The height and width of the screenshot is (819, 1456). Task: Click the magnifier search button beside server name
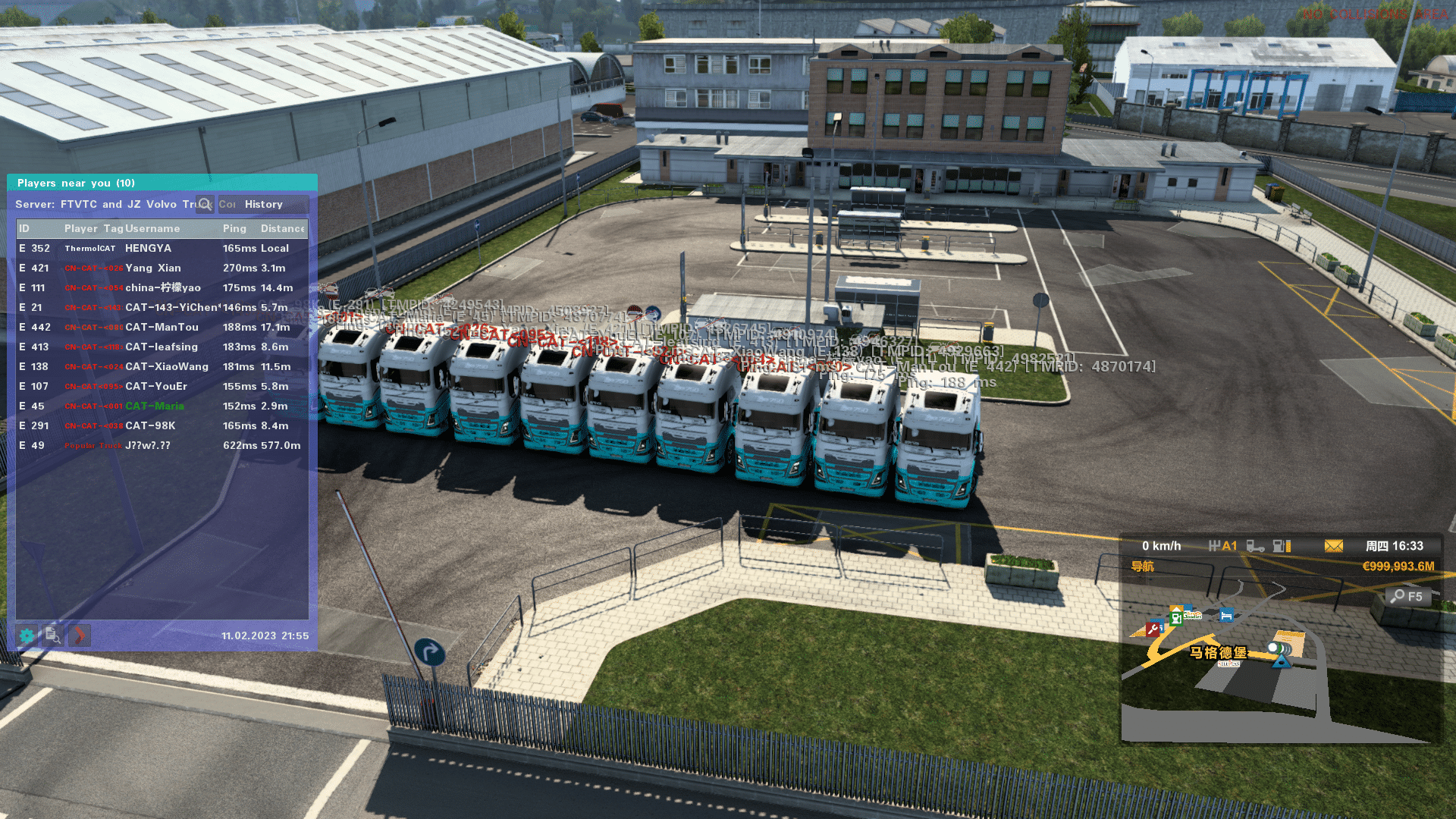(205, 205)
